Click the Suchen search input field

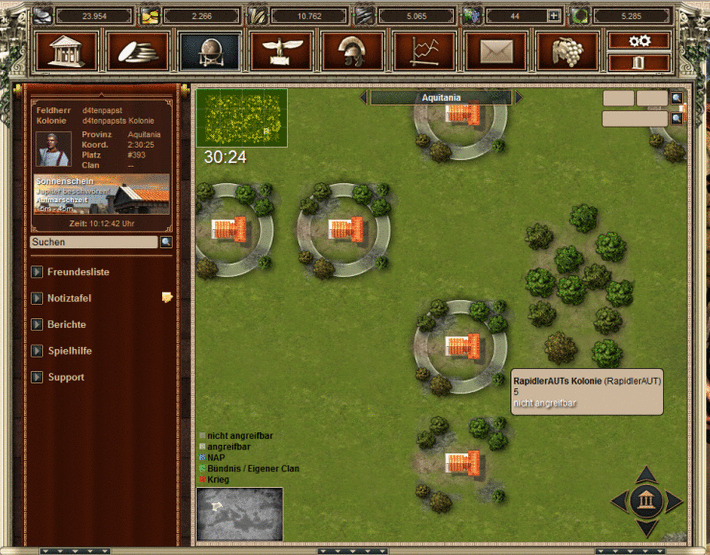(x=93, y=242)
